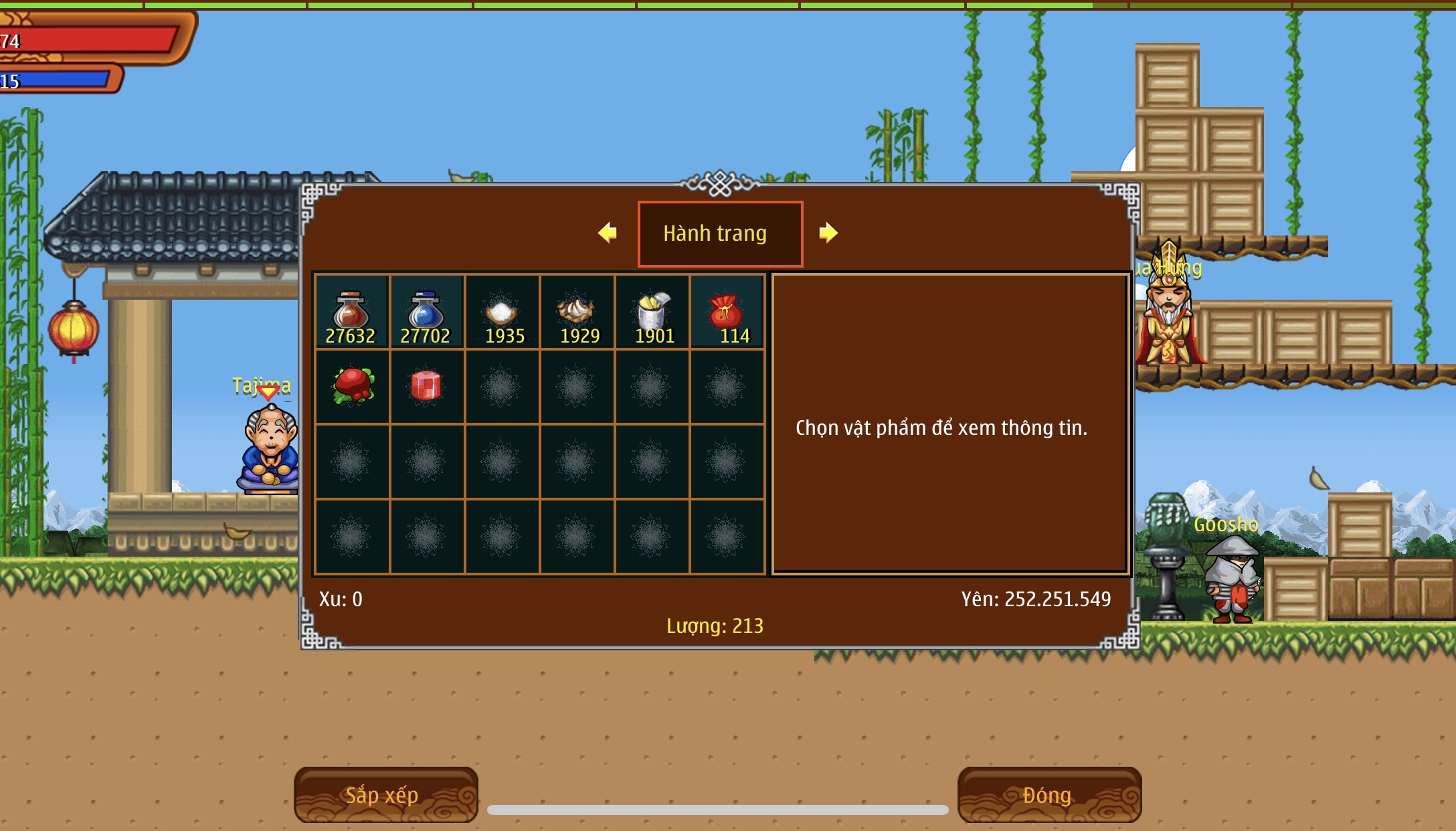1456x831 pixels.
Task: Select the red gem cube item
Action: tap(426, 386)
